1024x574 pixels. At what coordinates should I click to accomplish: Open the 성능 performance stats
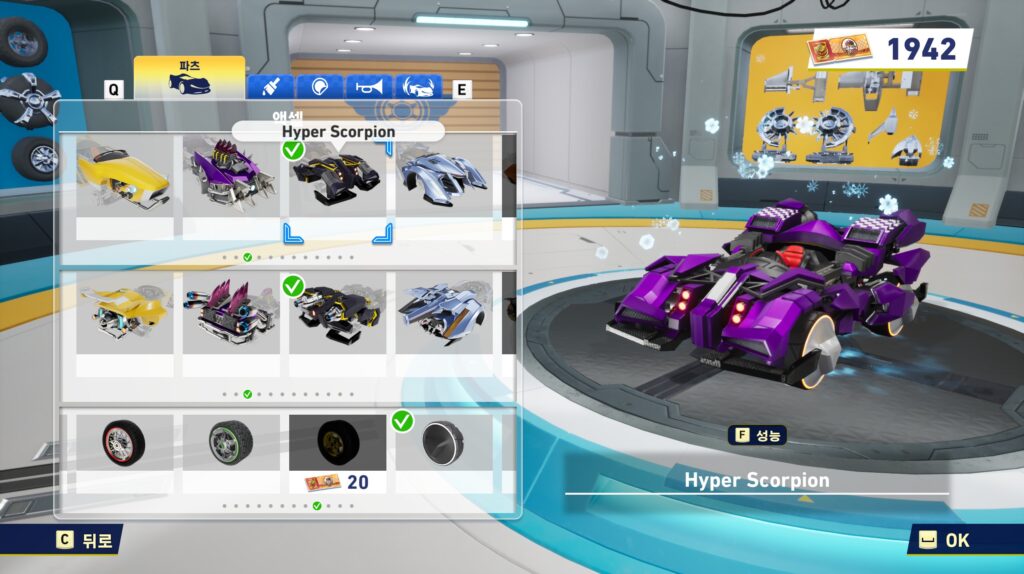(x=760, y=435)
